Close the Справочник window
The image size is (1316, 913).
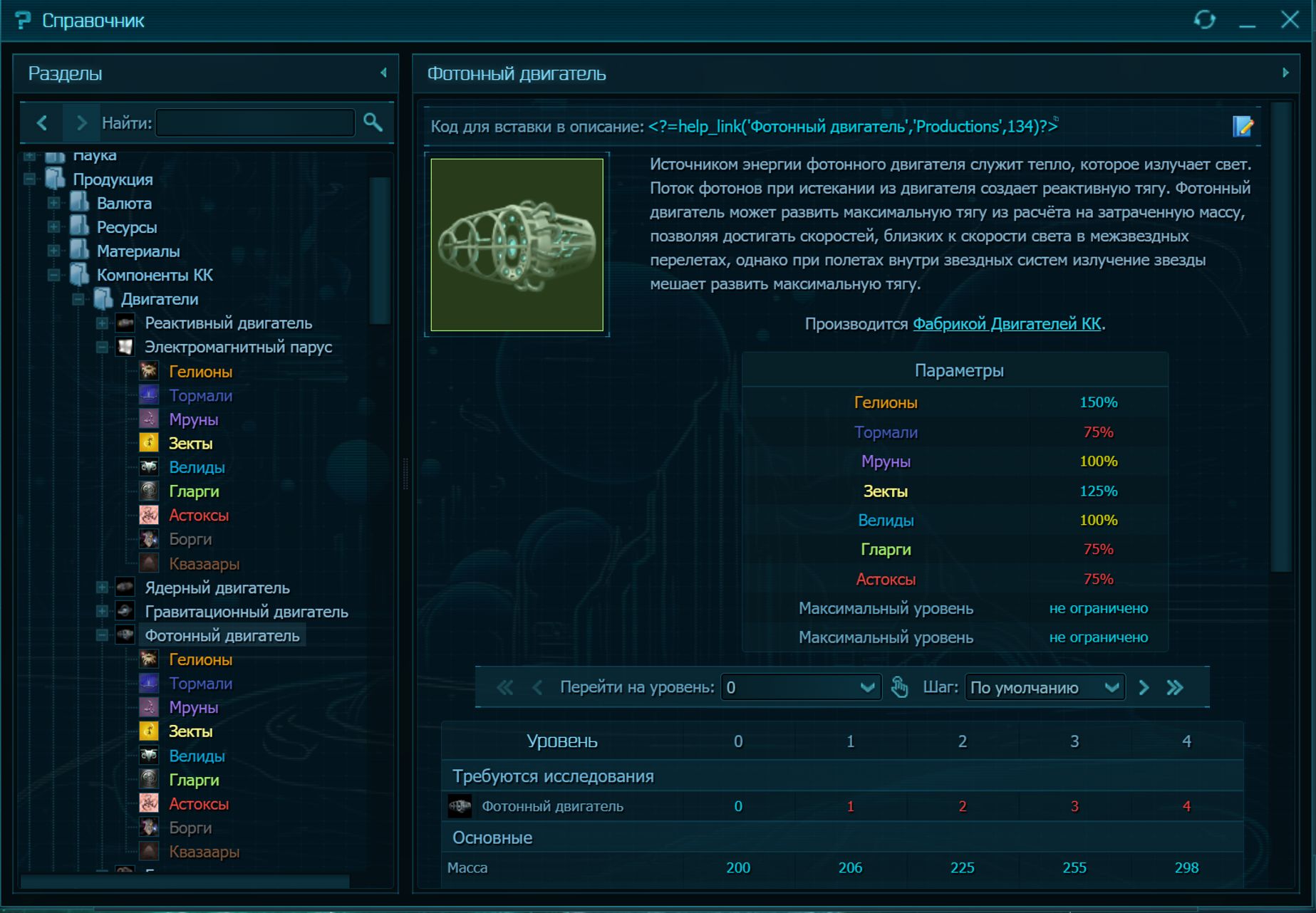[1289, 20]
